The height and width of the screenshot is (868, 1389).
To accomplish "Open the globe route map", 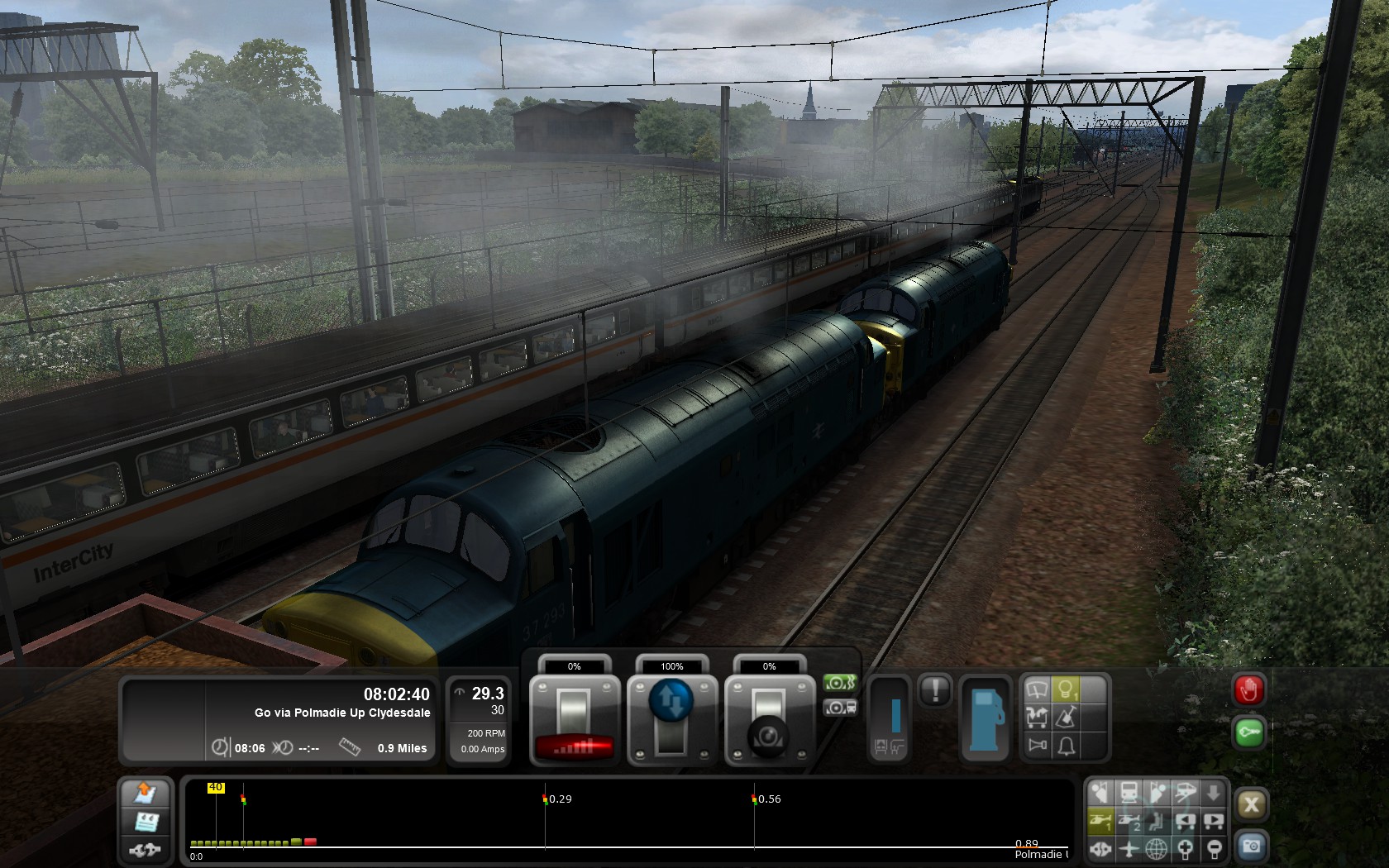I will pos(1157,848).
